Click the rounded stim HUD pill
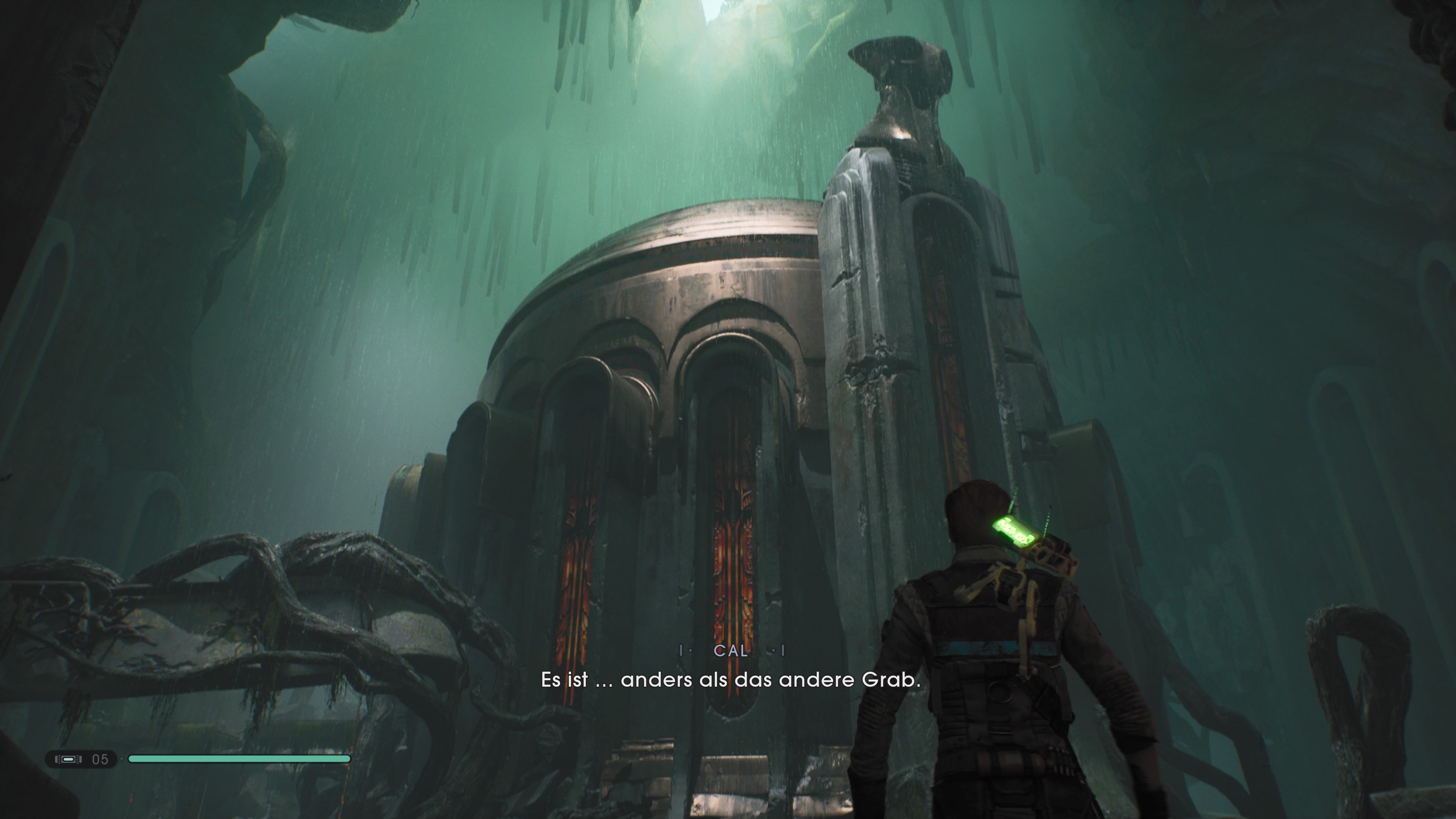 click(x=82, y=759)
